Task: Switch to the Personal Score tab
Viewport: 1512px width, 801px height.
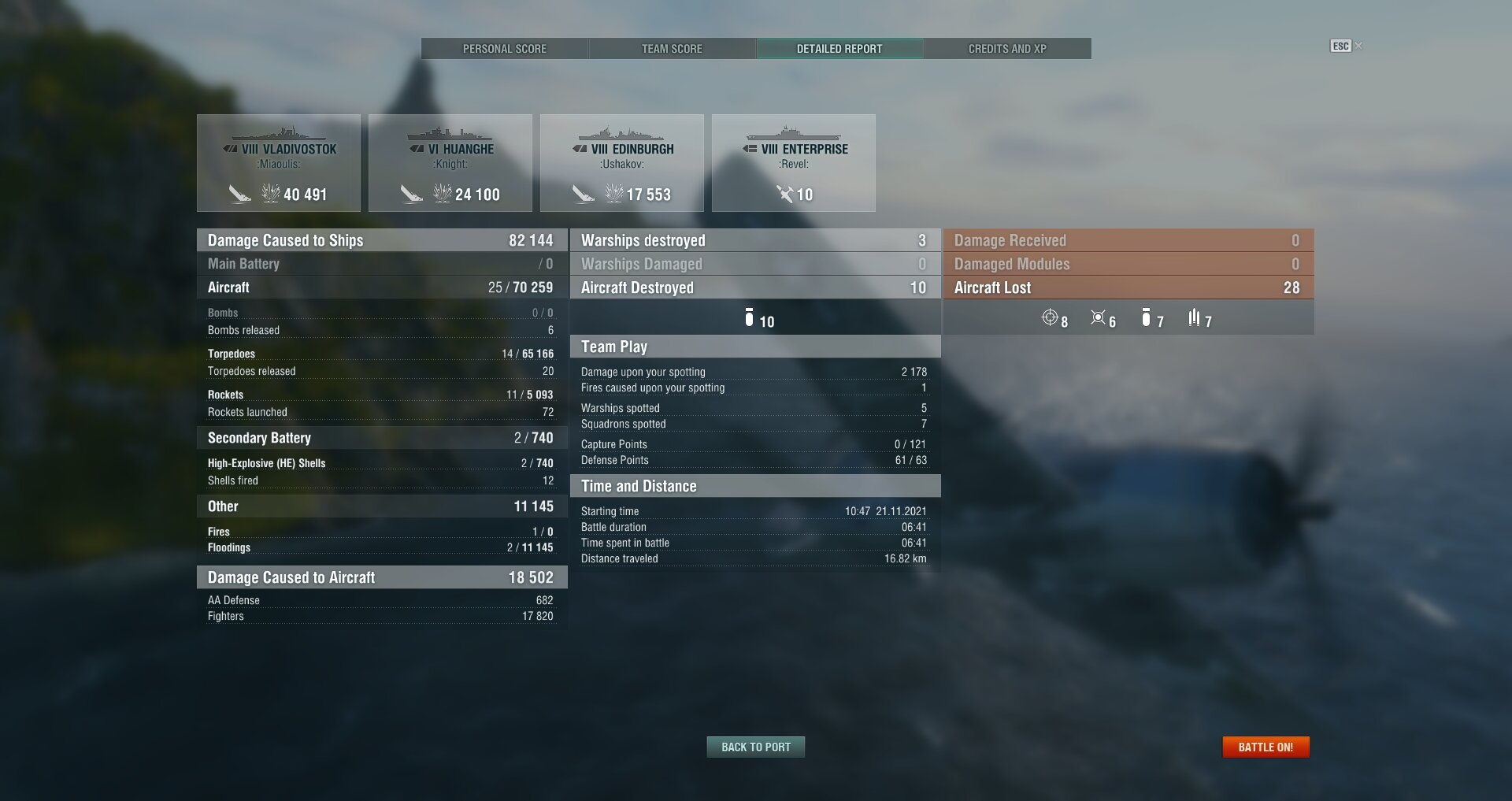Action: click(x=504, y=49)
